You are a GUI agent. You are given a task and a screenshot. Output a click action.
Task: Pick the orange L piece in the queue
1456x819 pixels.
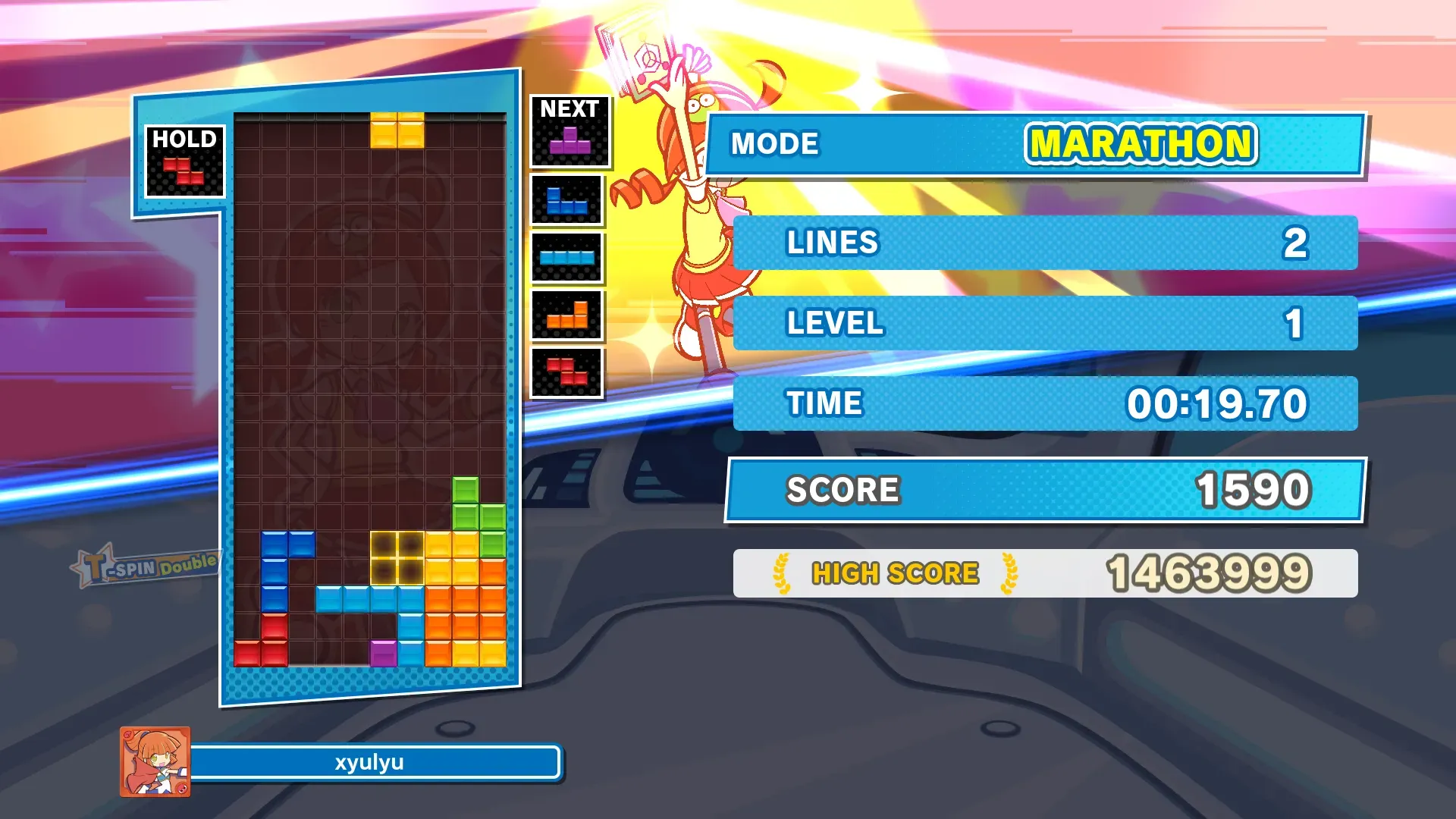[x=566, y=315]
